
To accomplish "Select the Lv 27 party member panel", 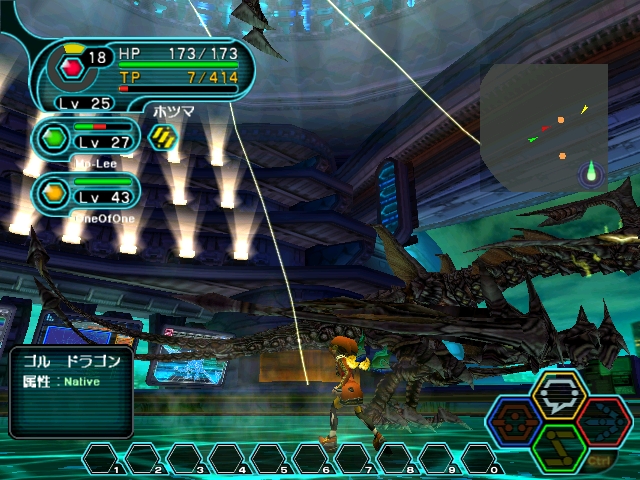I will pos(85,138).
